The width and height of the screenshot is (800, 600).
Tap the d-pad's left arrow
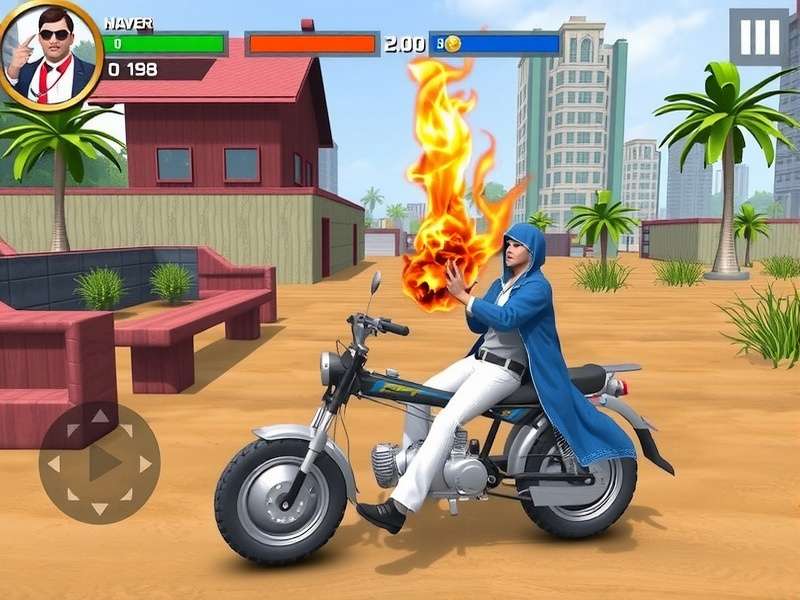(x=55, y=464)
